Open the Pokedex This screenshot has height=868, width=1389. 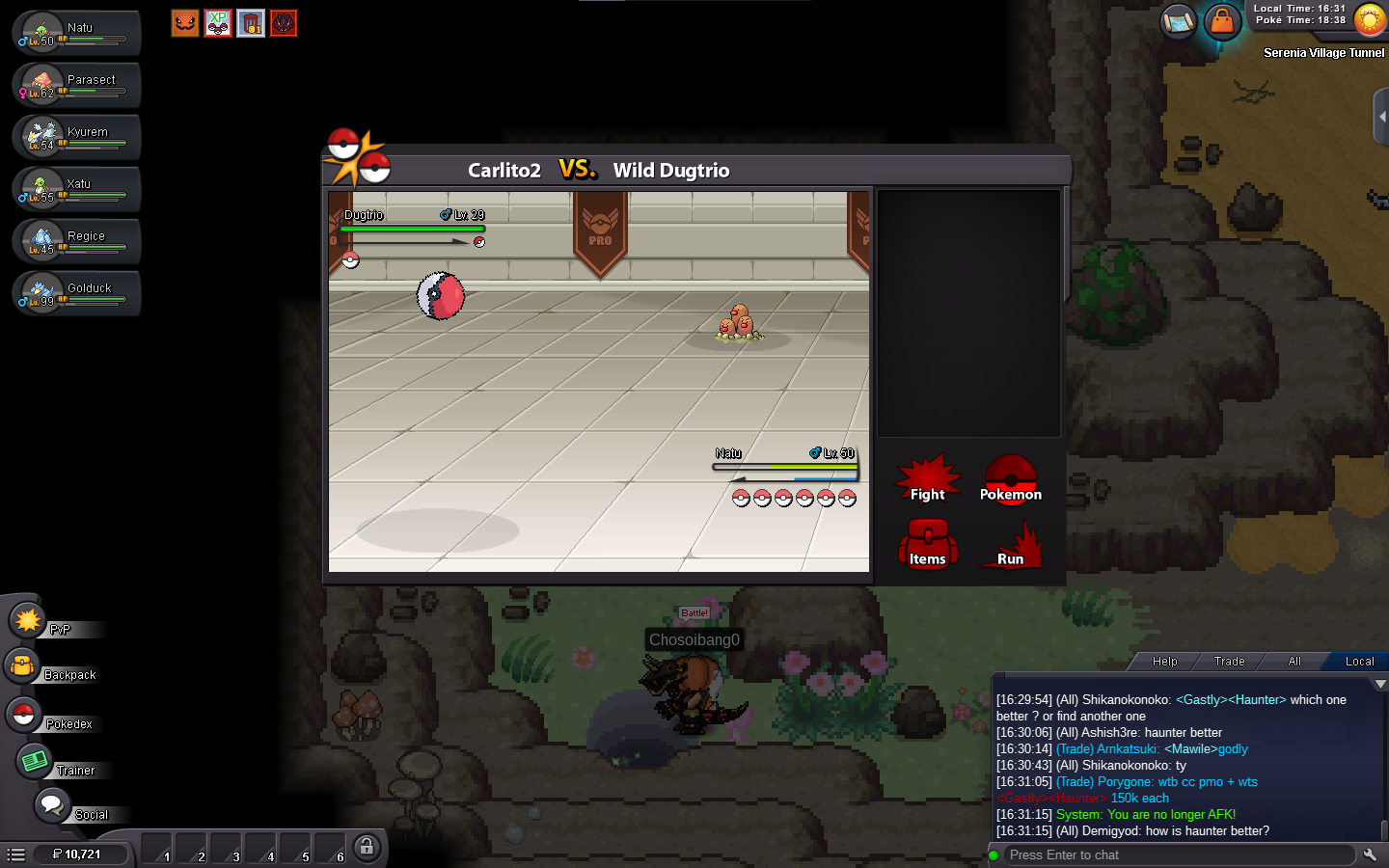[x=23, y=716]
